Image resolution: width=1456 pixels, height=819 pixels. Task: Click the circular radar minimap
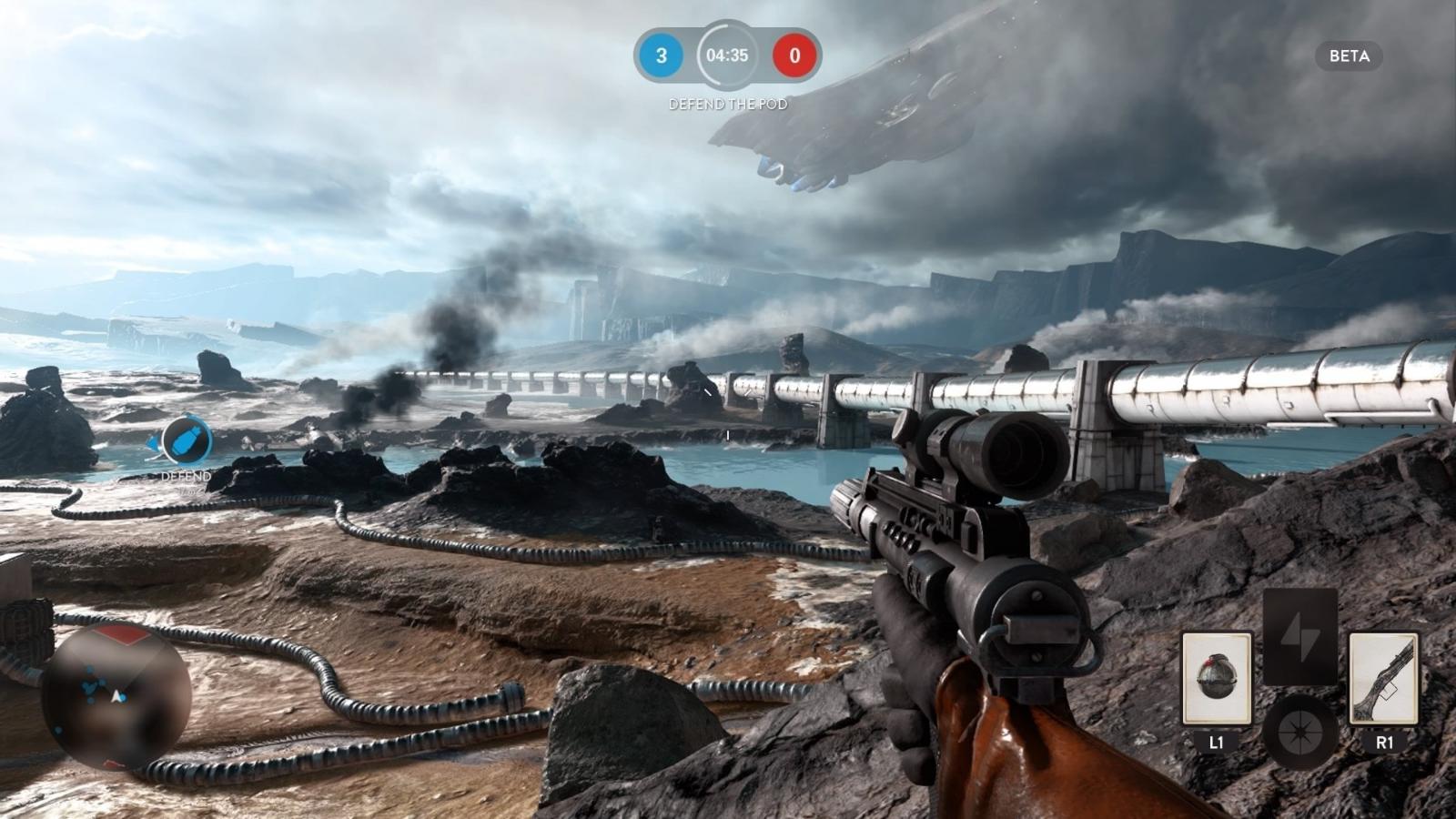pos(116,696)
